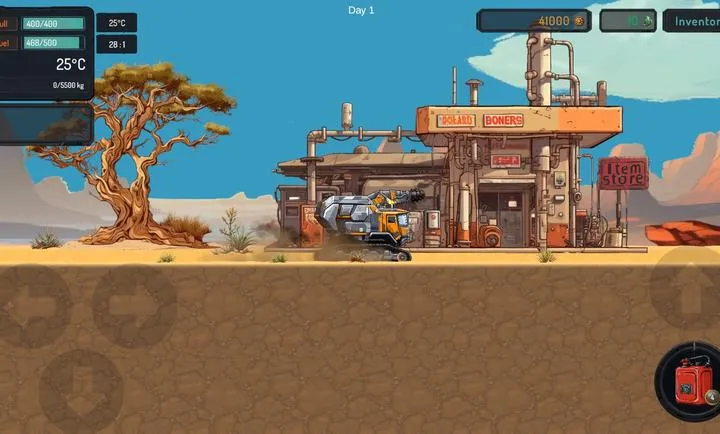720x434 pixels.
Task: Use the red fuel canister item
Action: coord(688,383)
